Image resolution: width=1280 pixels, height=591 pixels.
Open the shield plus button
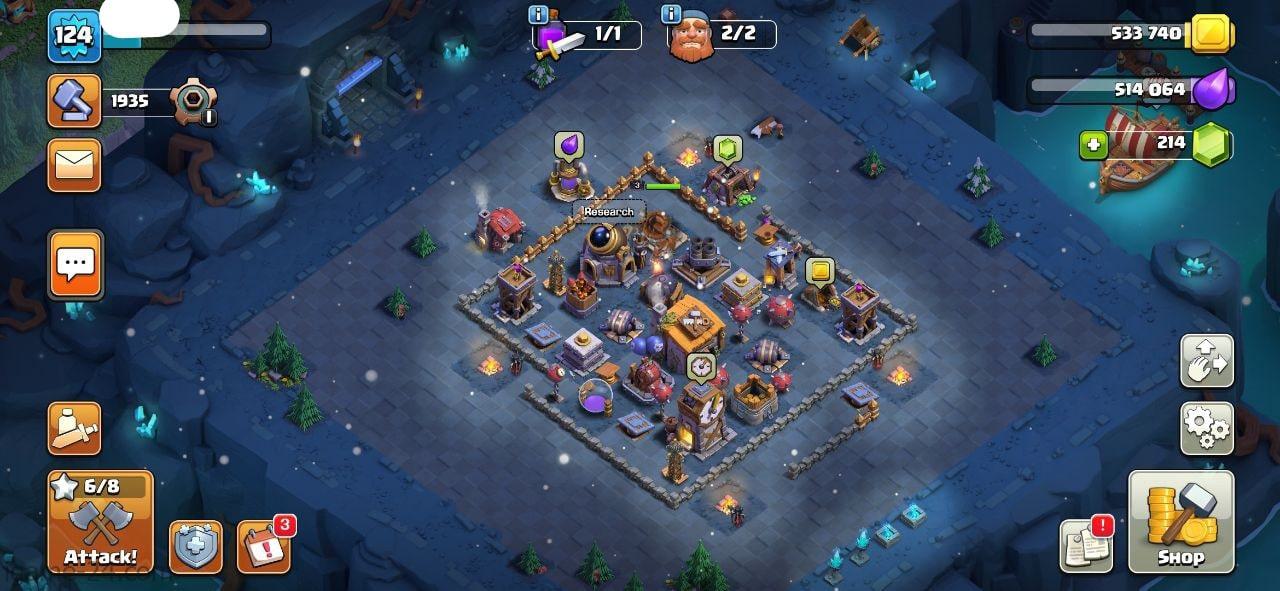[196, 546]
